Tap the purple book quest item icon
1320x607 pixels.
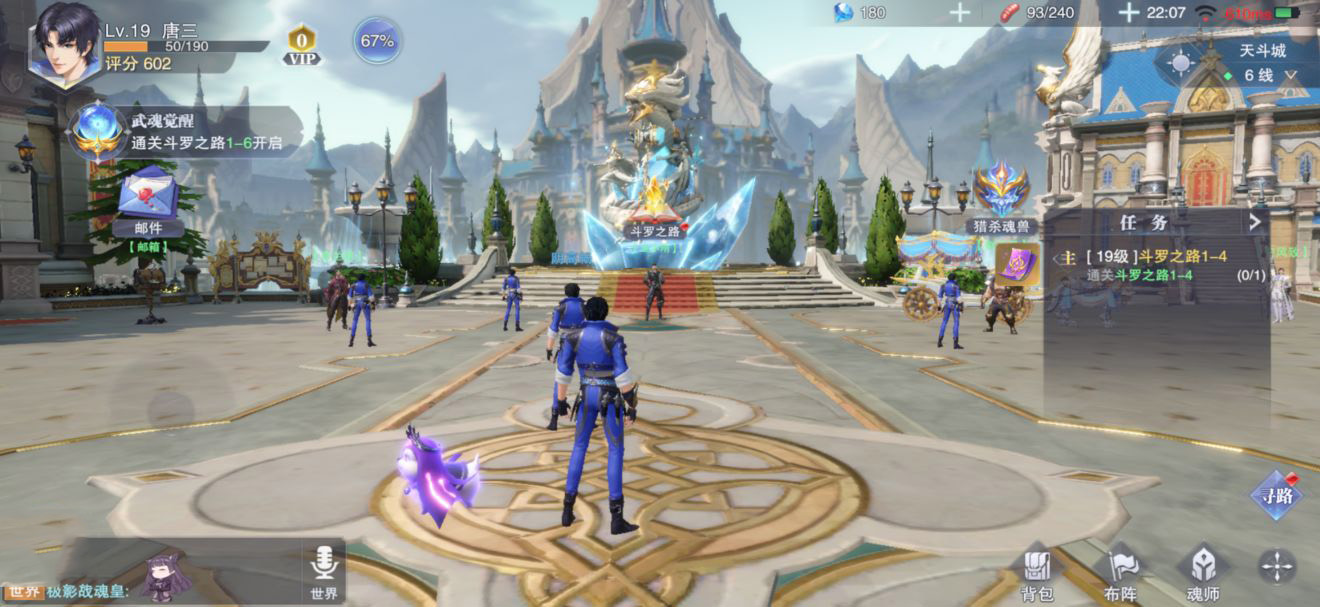tap(1017, 265)
